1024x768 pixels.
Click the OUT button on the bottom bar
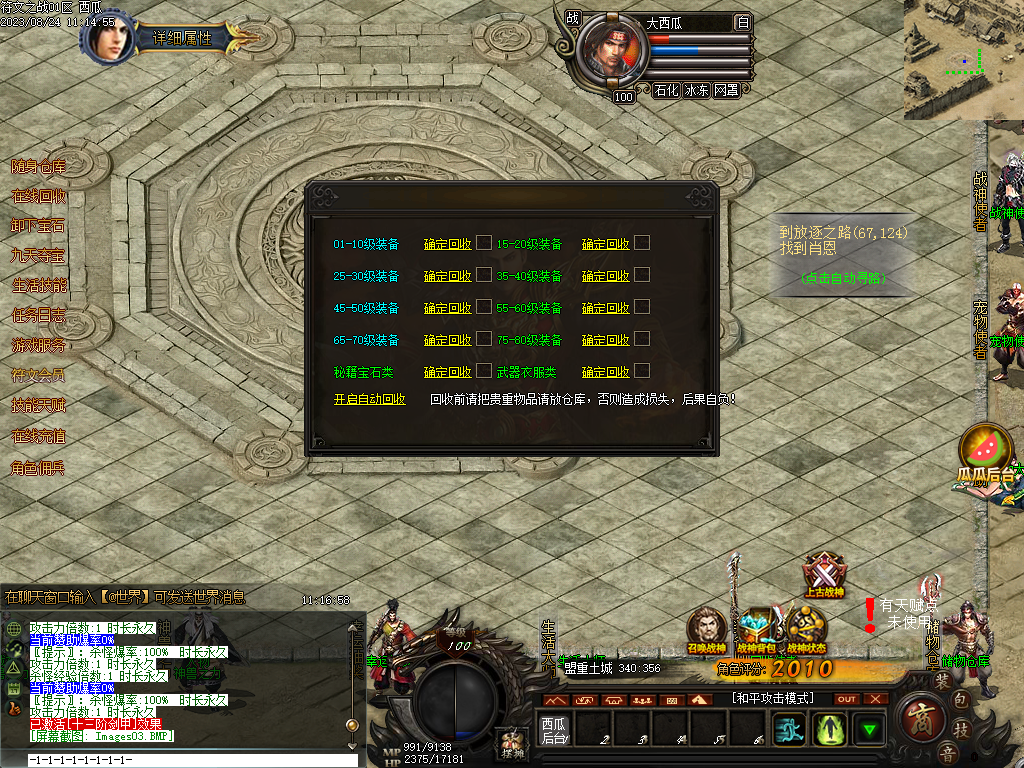point(847,699)
